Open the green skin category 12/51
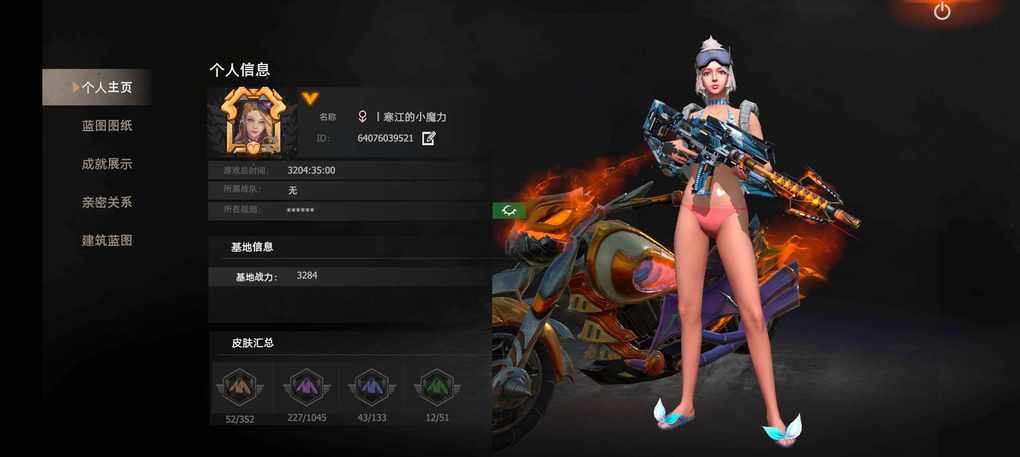Viewport: 1020px width, 457px height. 436,387
